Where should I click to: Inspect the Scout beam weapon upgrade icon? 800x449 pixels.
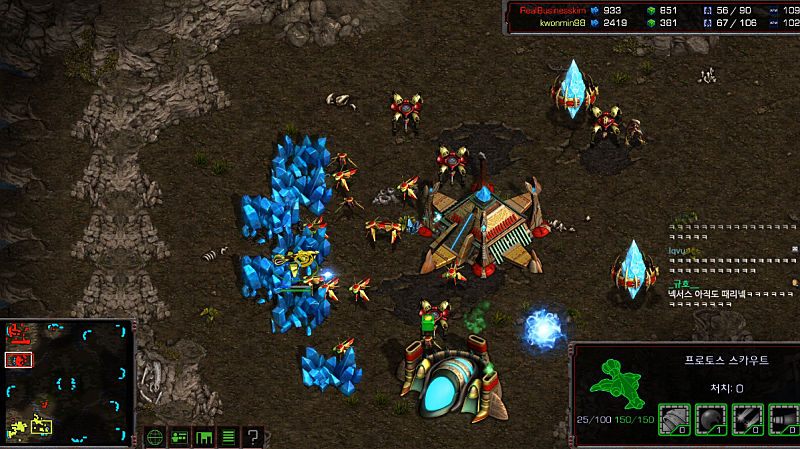point(747,419)
